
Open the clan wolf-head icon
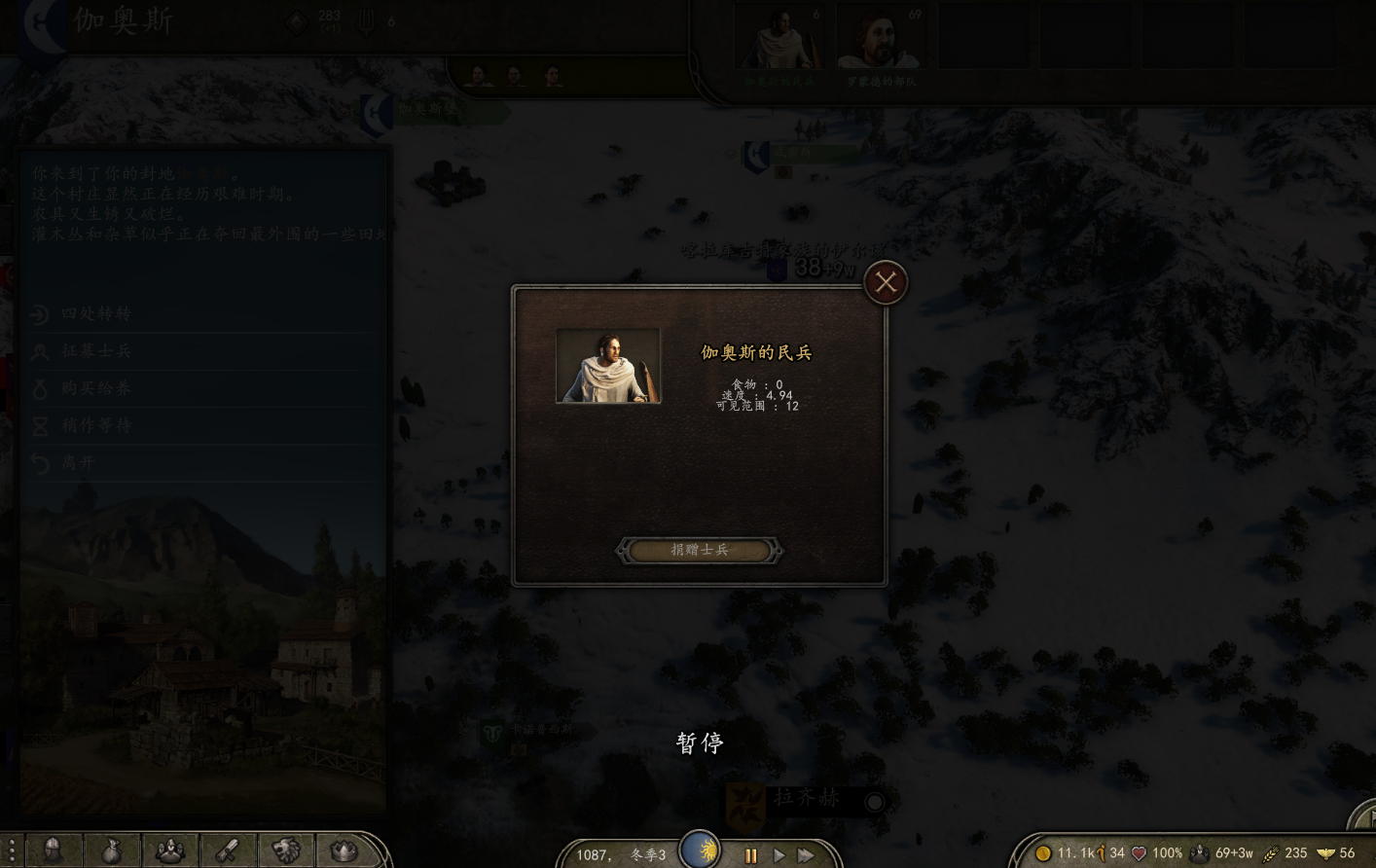point(286,850)
